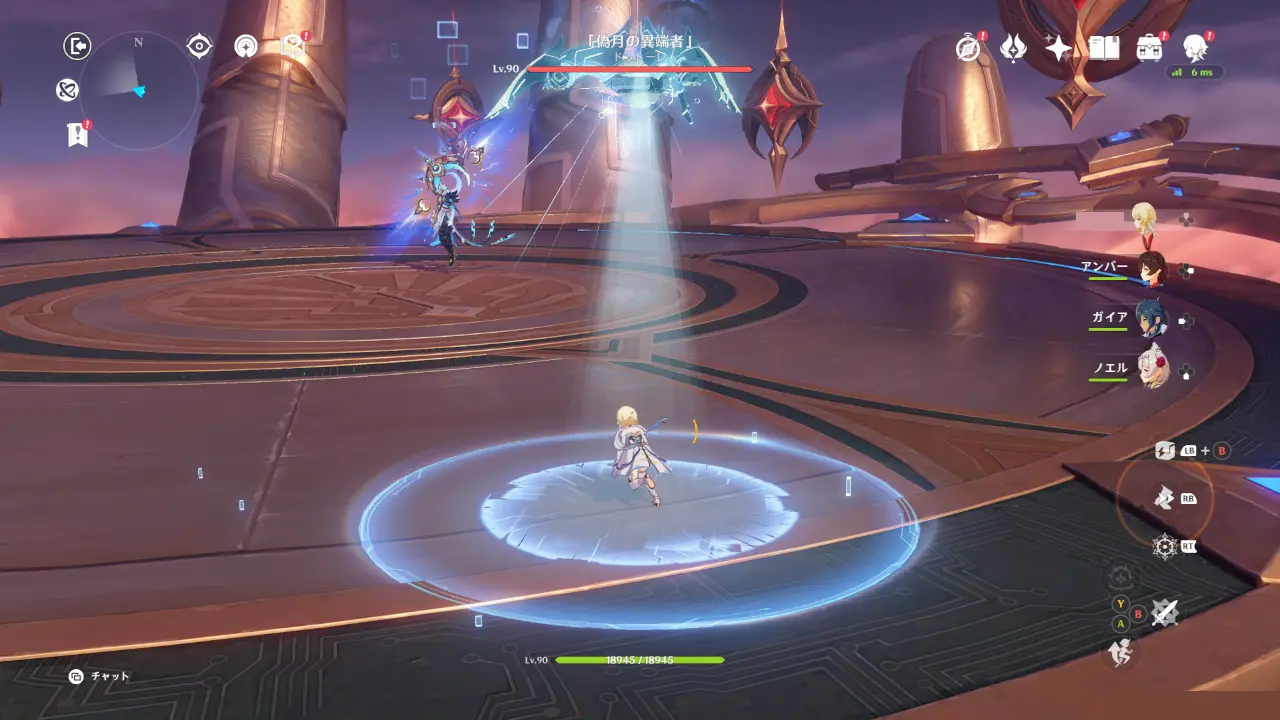Toggle the eye-shaped elemental sight icon
This screenshot has width=1280, height=720.
pos(199,46)
